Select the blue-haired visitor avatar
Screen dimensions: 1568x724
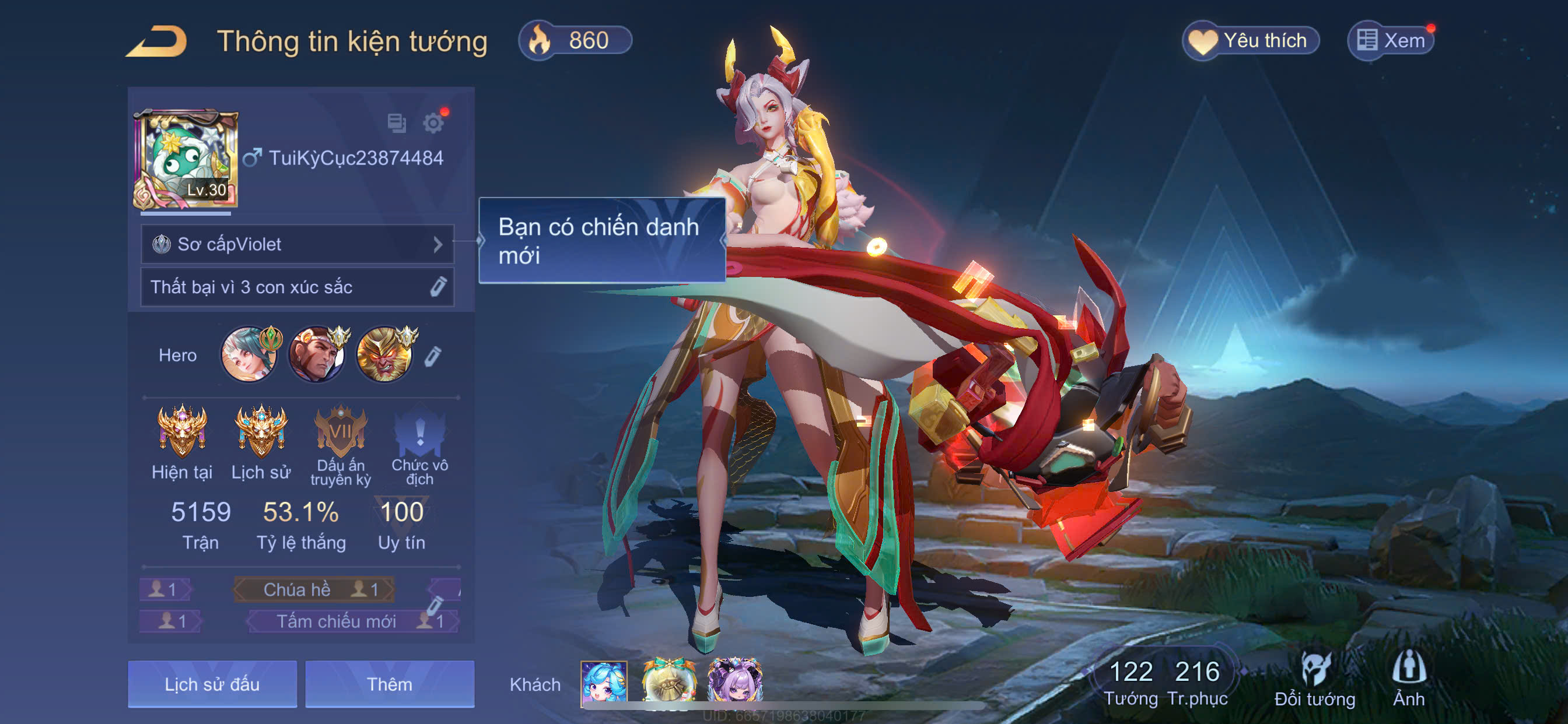(x=604, y=683)
